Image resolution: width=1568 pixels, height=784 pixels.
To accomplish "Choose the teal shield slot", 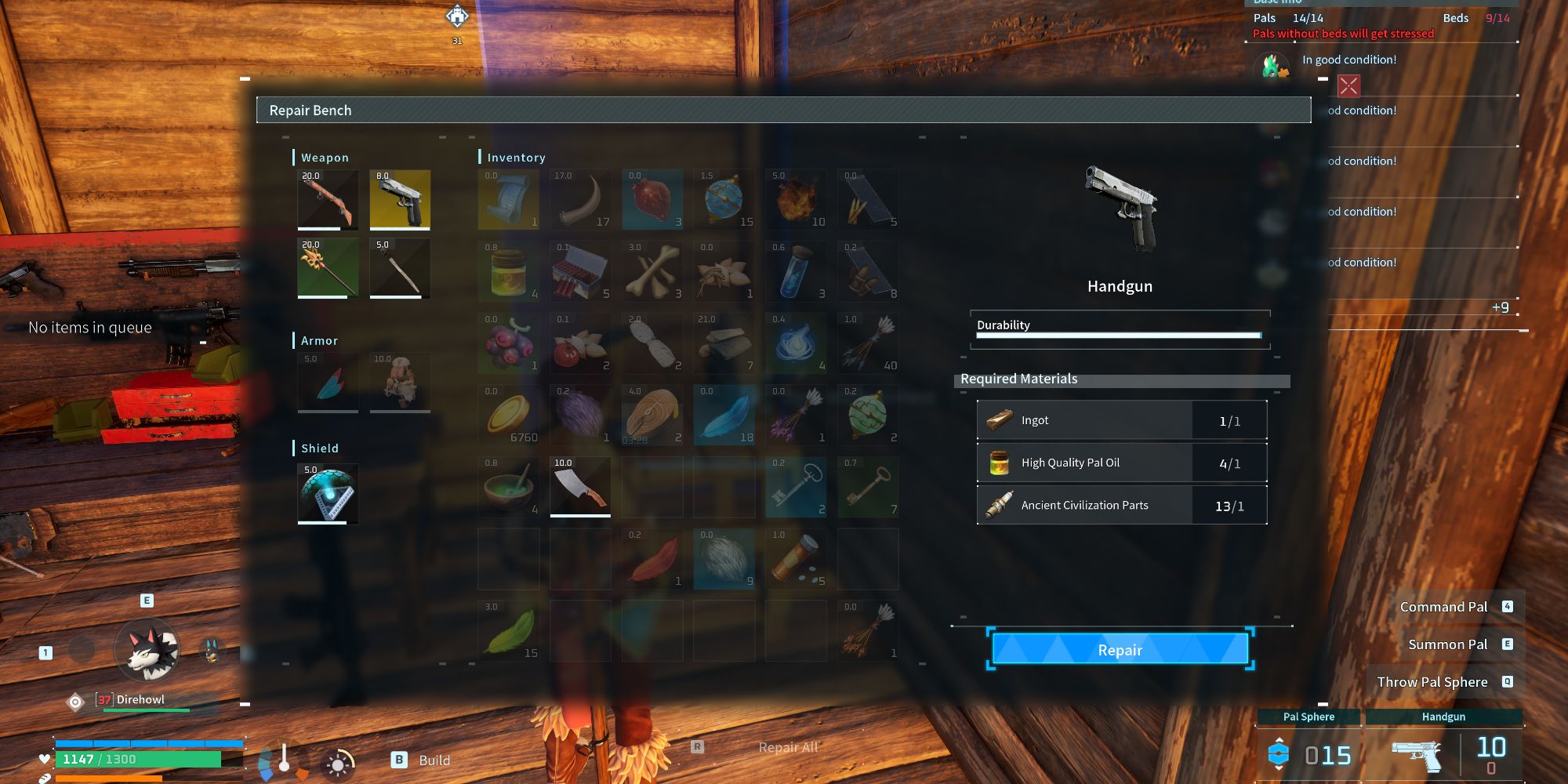I will (328, 494).
